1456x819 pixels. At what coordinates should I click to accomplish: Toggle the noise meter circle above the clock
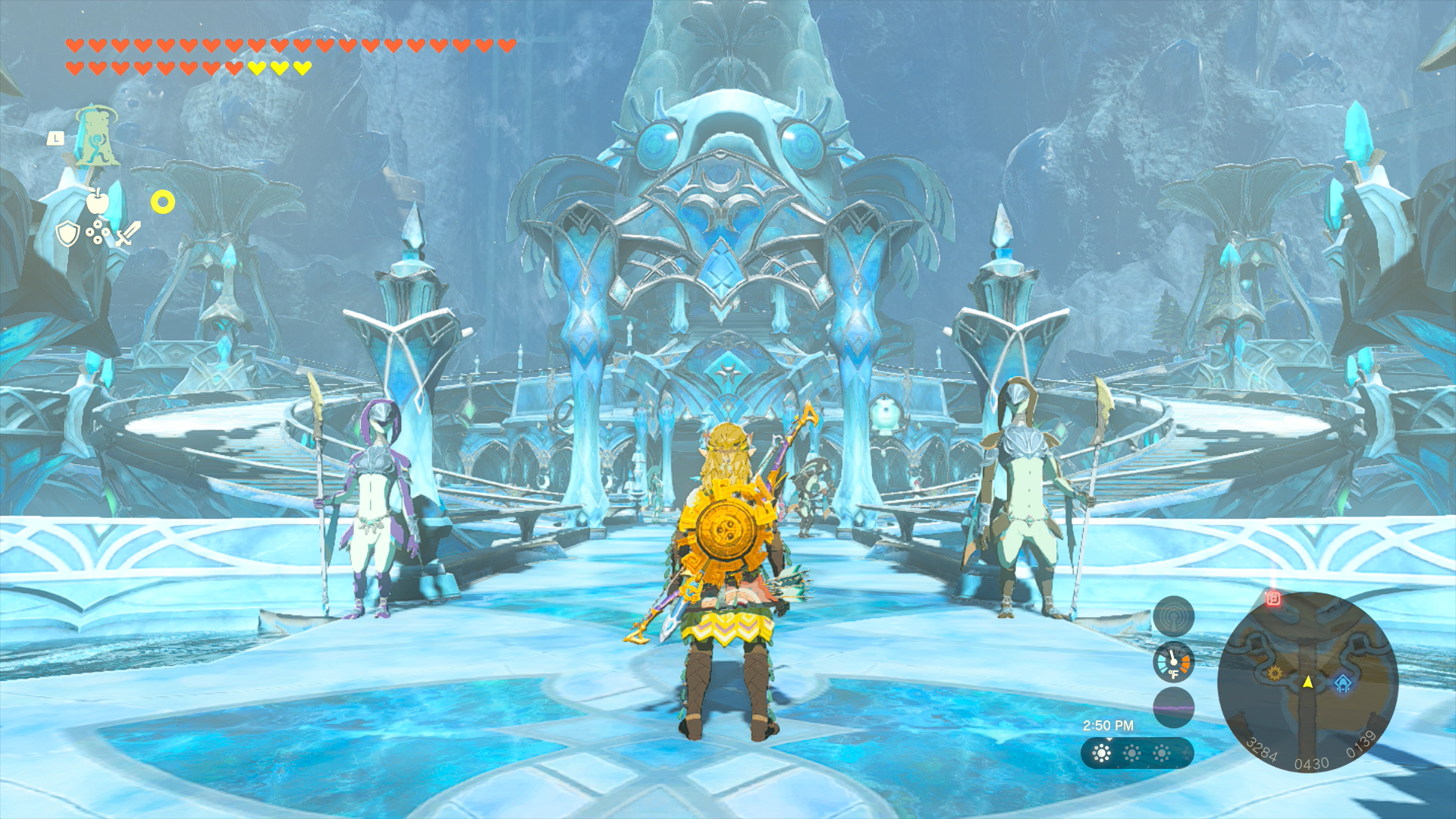click(x=1174, y=708)
